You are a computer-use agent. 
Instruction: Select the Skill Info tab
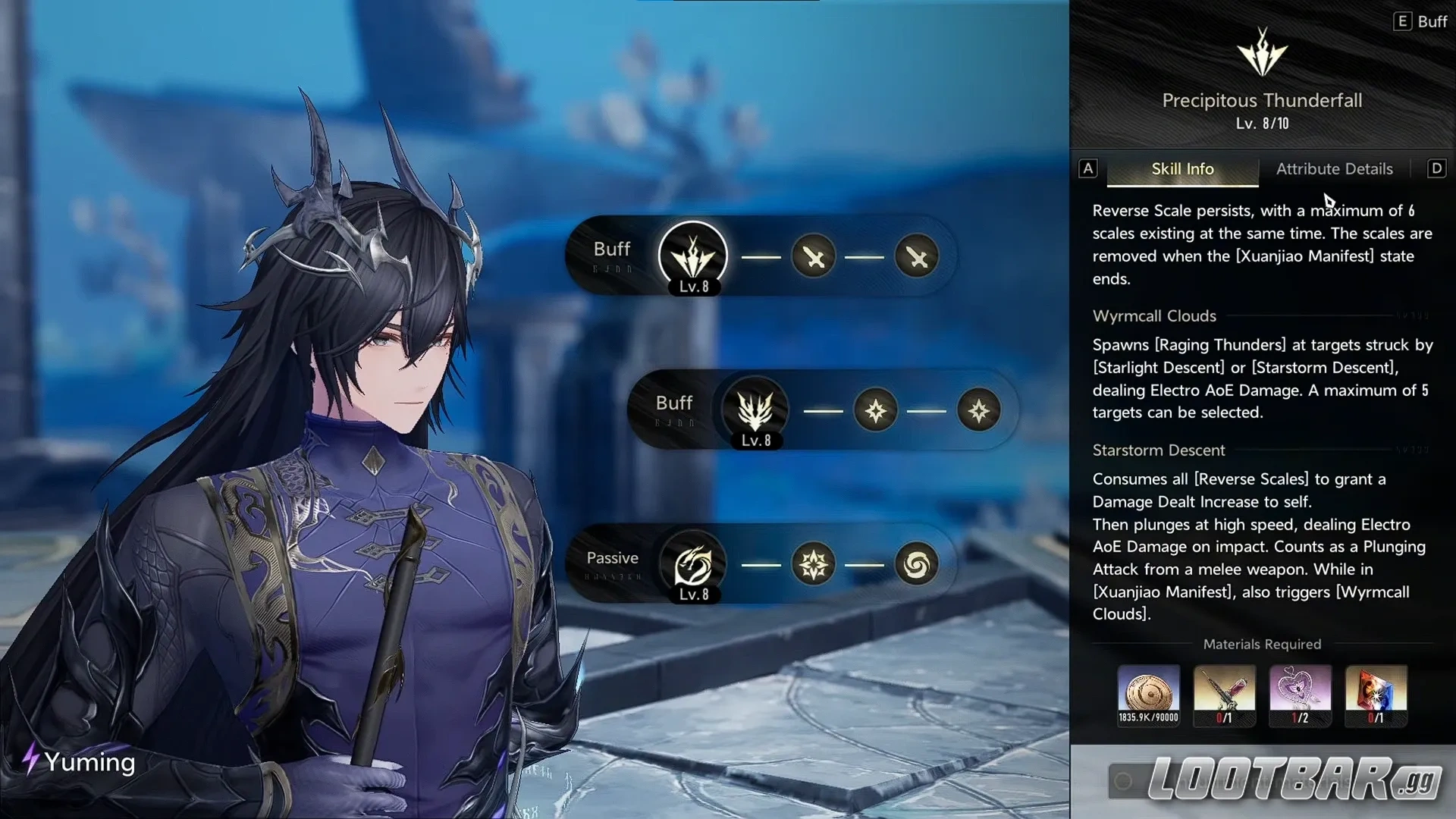click(x=1181, y=168)
